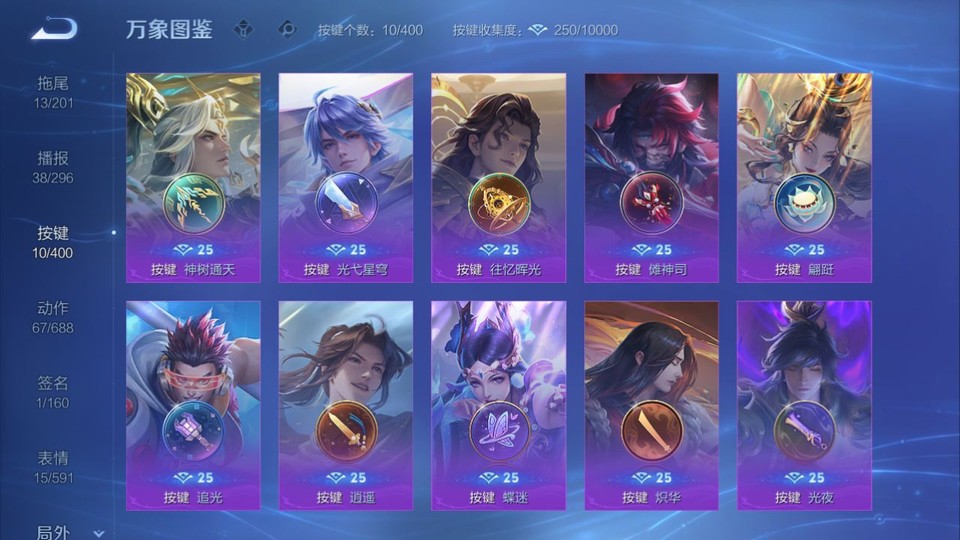Switch to the 动作 category tab

tap(54, 316)
